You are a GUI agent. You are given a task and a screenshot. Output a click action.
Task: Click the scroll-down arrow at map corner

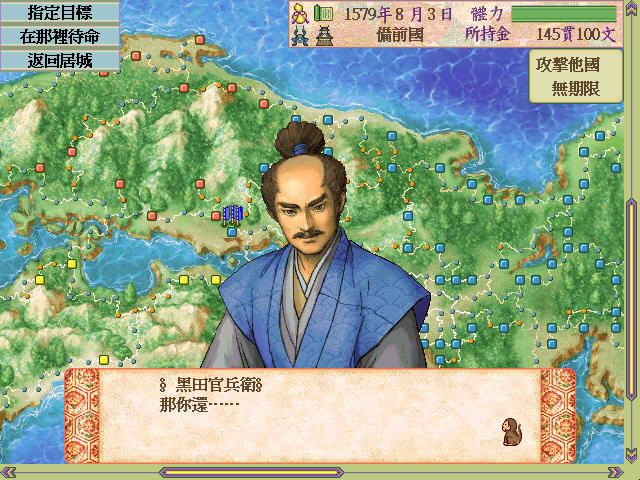click(631, 456)
